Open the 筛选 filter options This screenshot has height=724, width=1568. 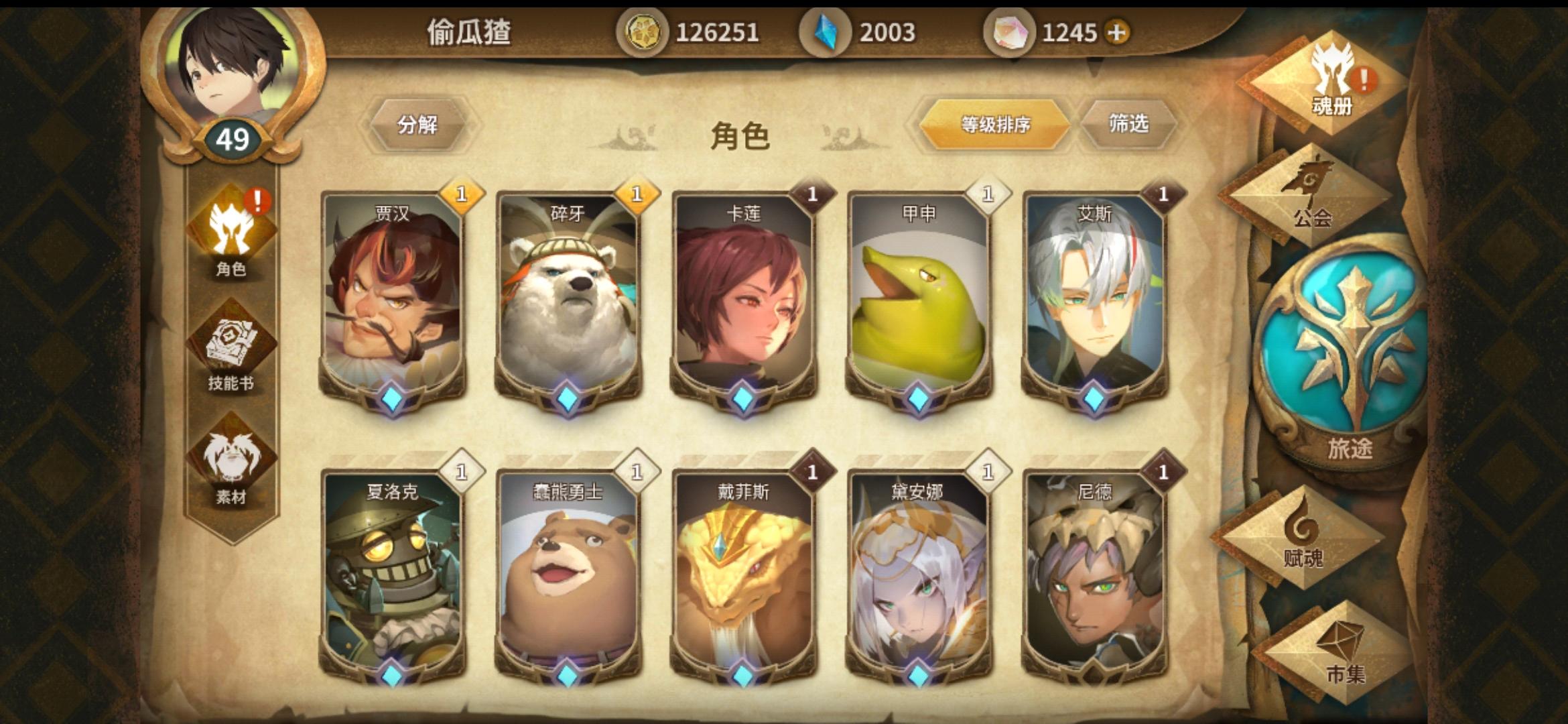1129,124
